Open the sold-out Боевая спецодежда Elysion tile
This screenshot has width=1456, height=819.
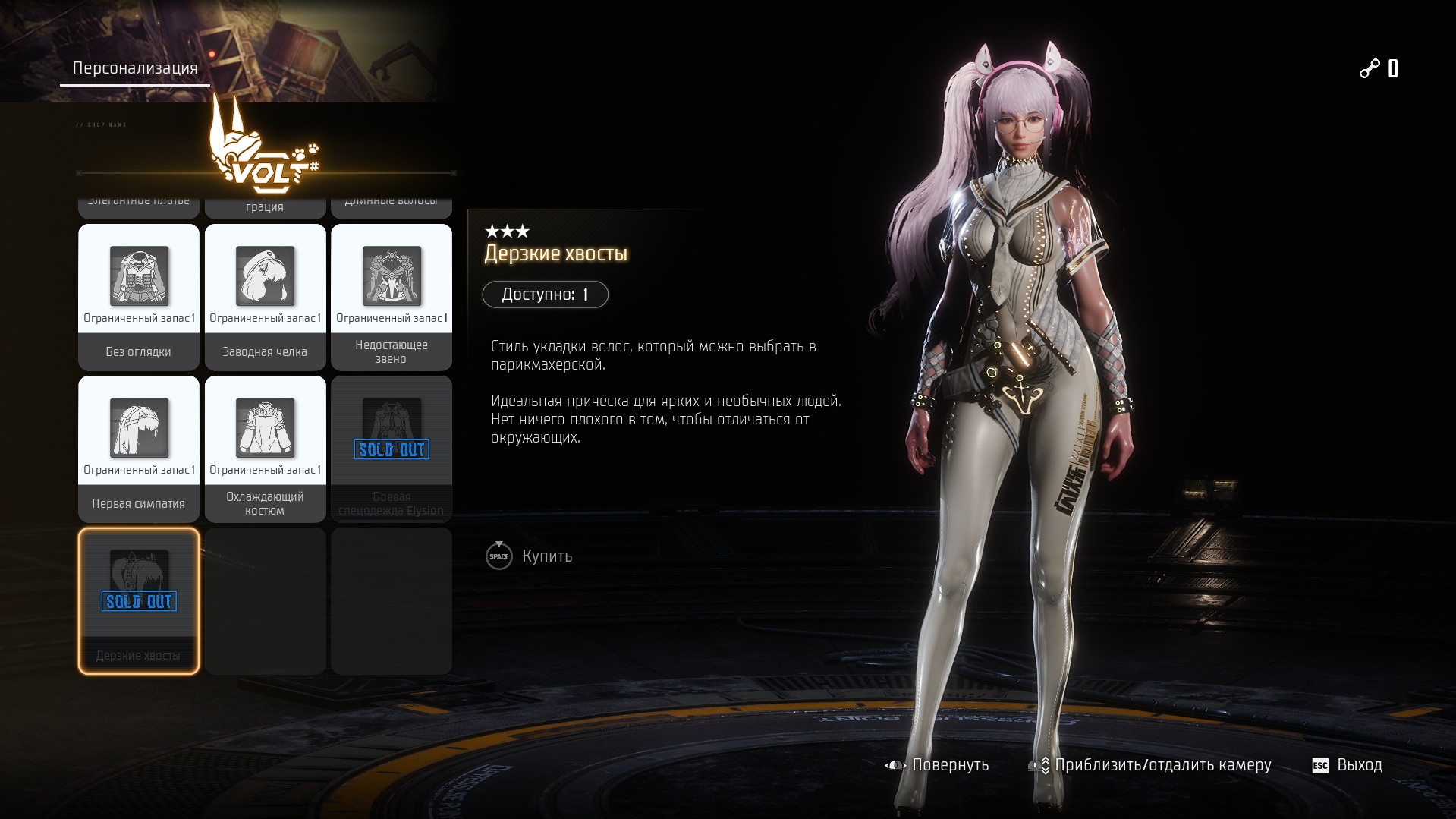click(392, 449)
